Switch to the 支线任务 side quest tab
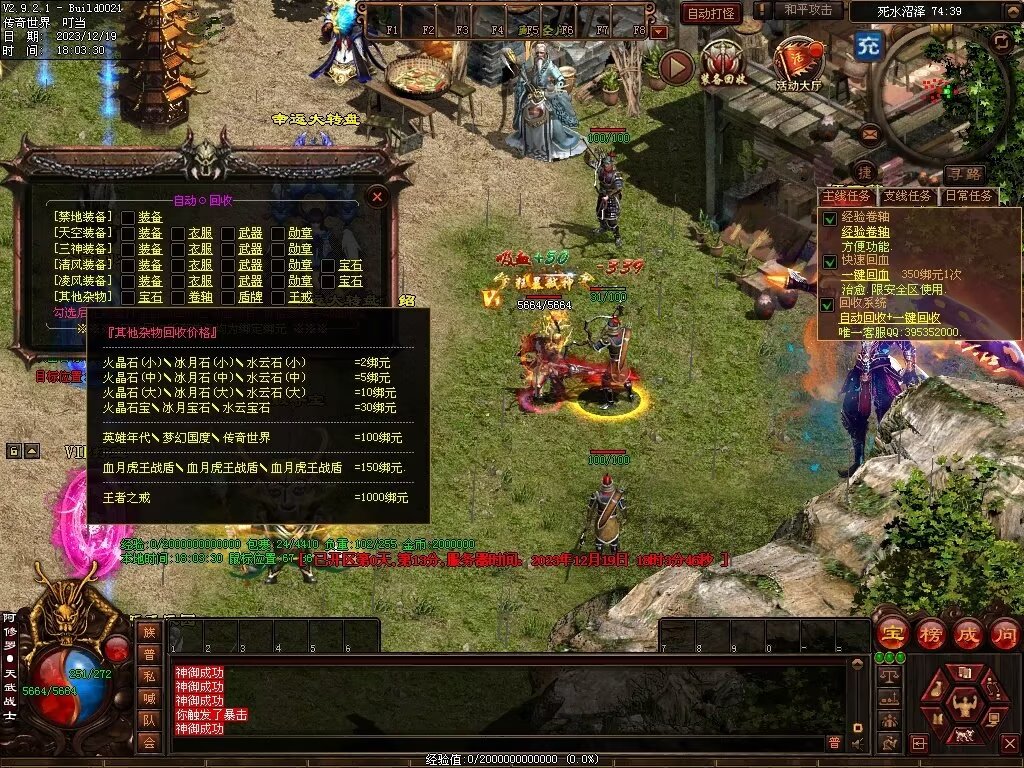1024x768 pixels. click(x=908, y=196)
